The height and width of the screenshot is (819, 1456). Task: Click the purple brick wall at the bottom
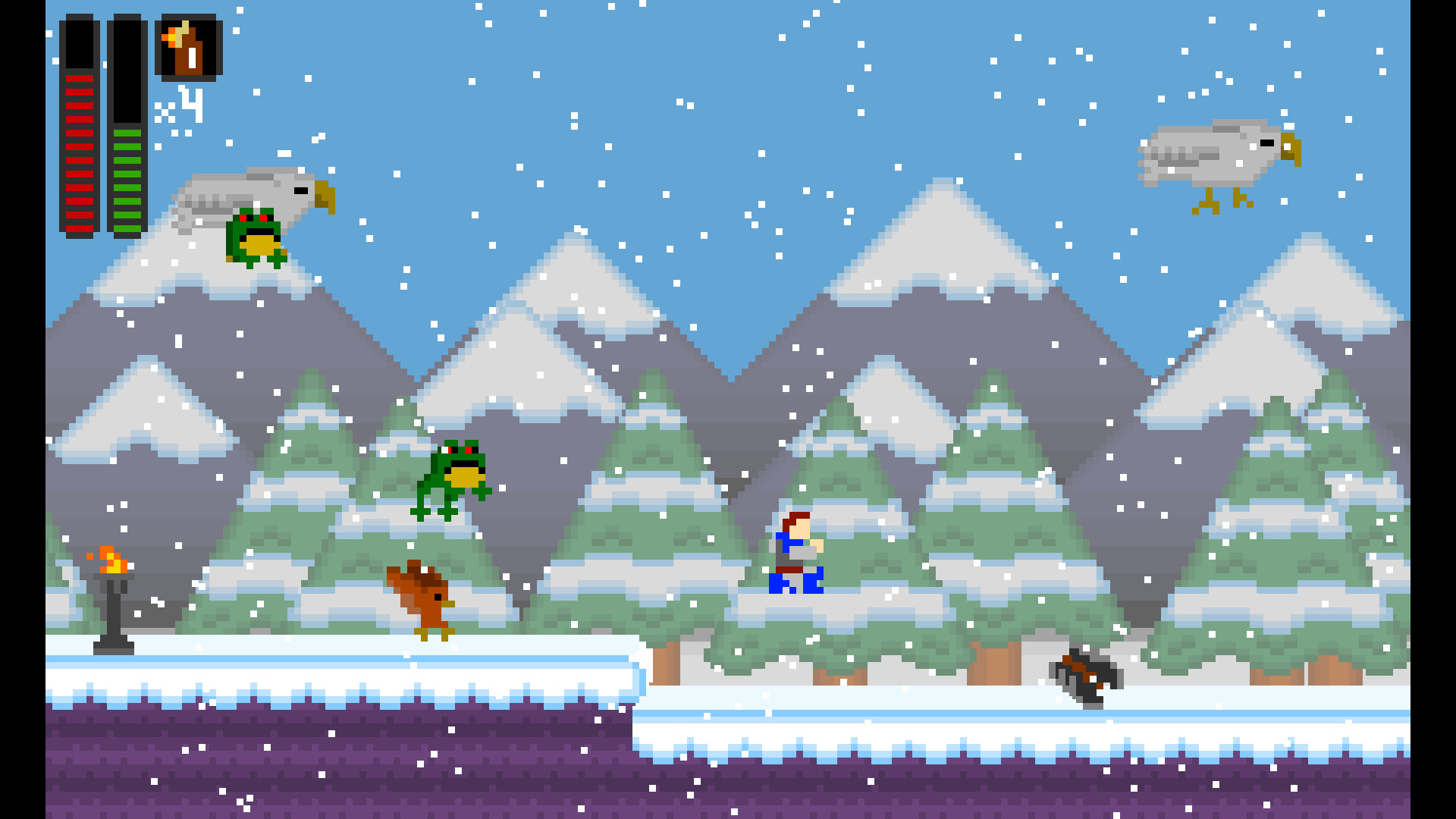pyautogui.click(x=303, y=773)
